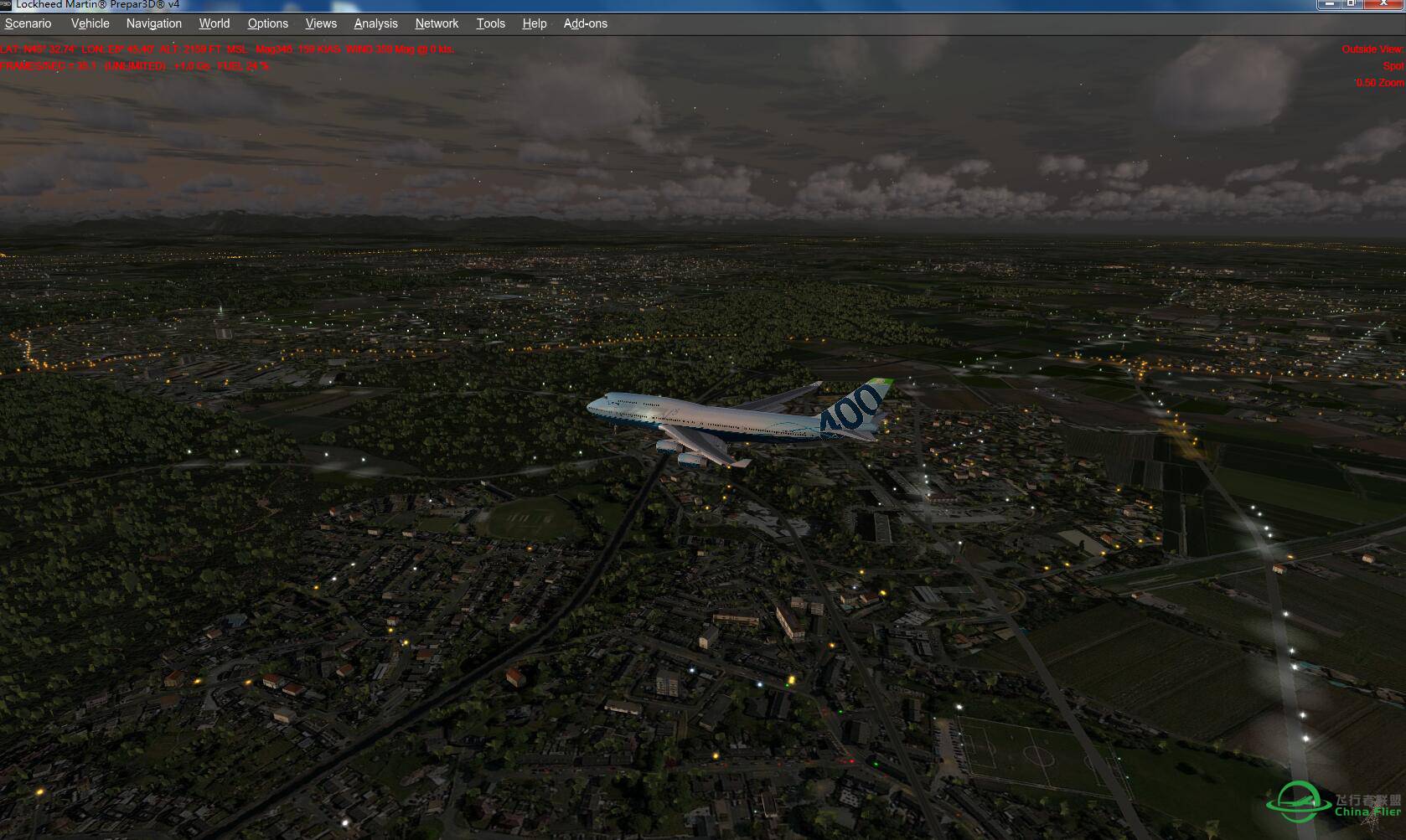The width and height of the screenshot is (1406, 840).
Task: Show the World menu
Action: point(215,23)
